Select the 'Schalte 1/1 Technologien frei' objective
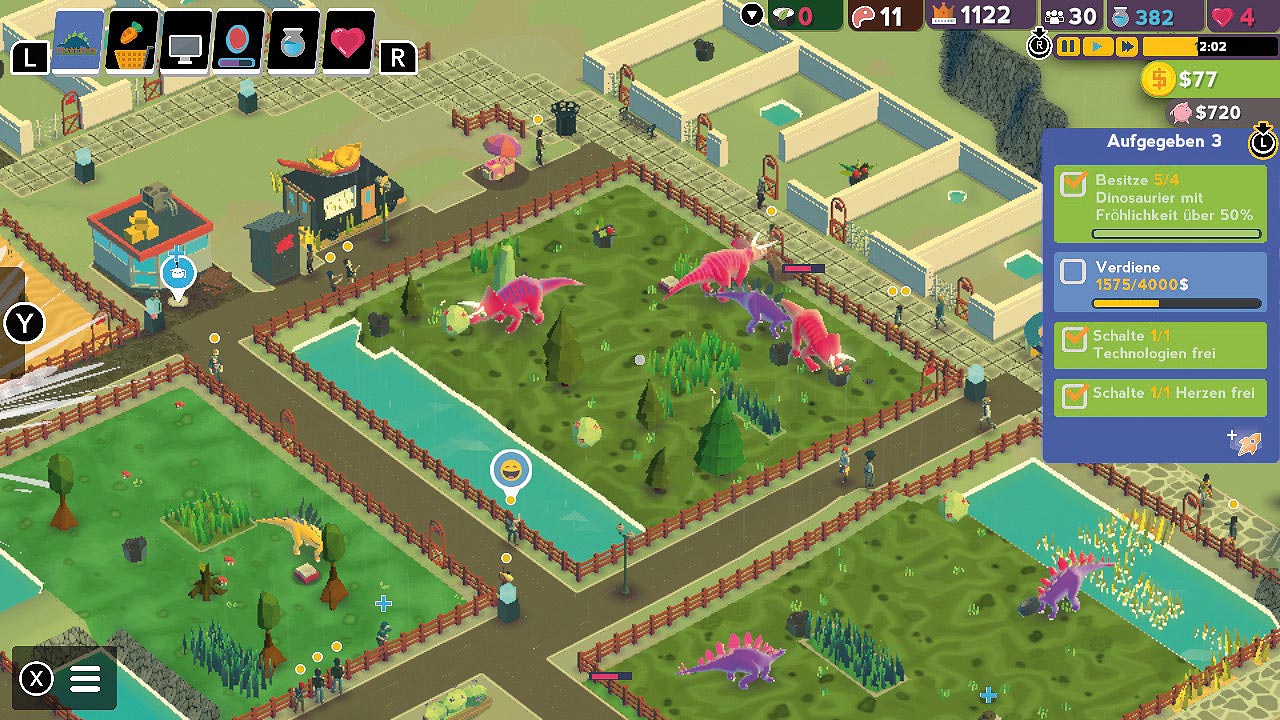The width and height of the screenshot is (1280, 720). 1159,345
